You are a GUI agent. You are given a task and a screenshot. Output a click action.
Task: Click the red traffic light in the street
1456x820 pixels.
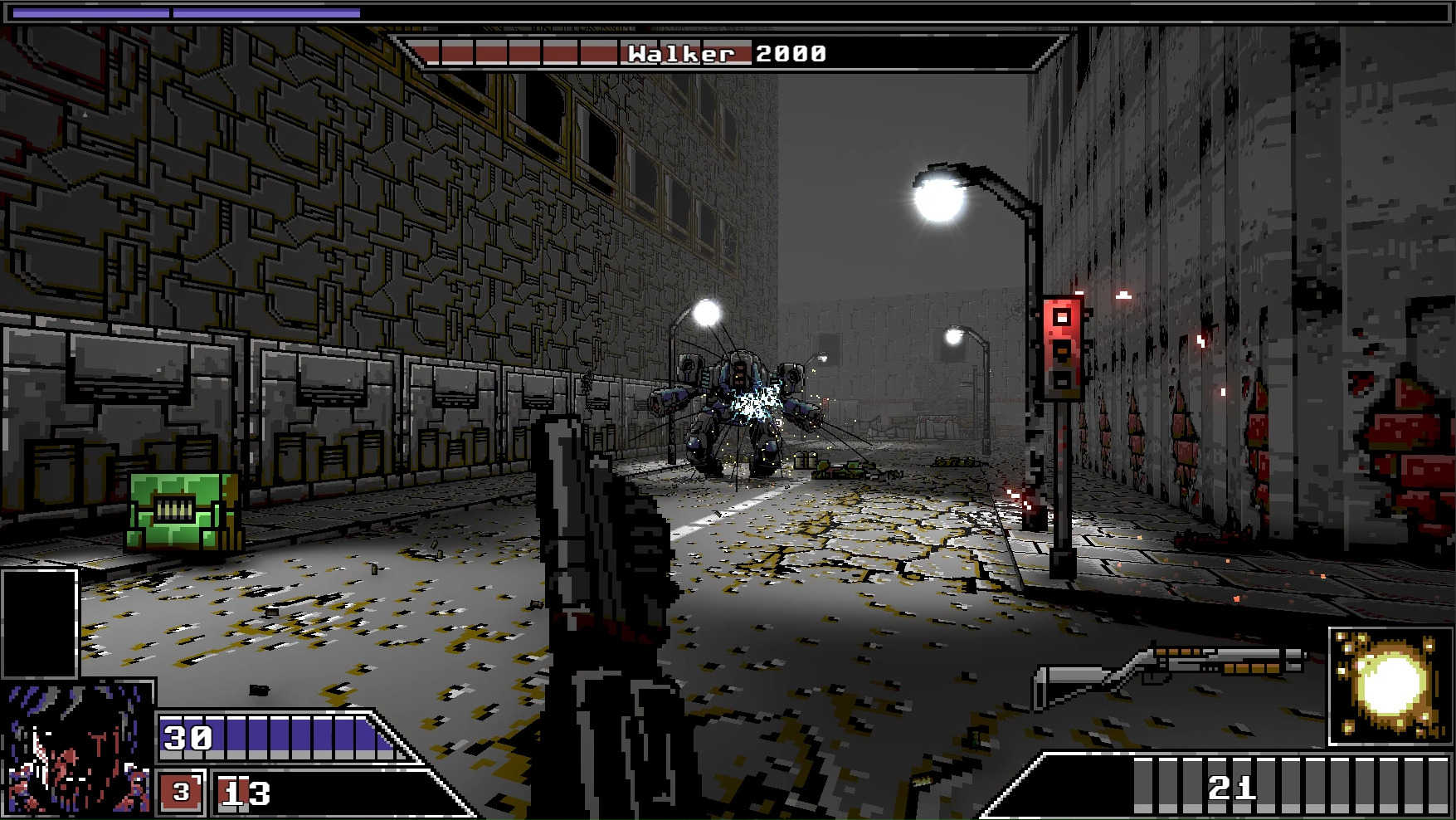(1062, 349)
